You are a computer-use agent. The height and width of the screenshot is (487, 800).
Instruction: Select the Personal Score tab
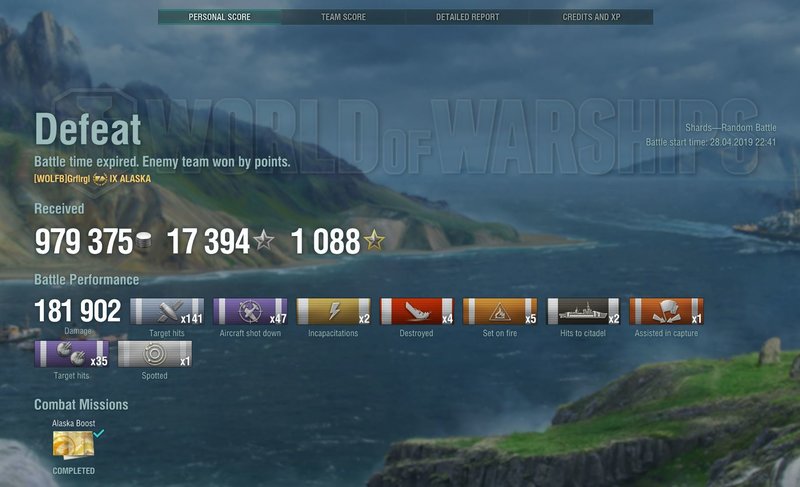pyautogui.click(x=220, y=17)
